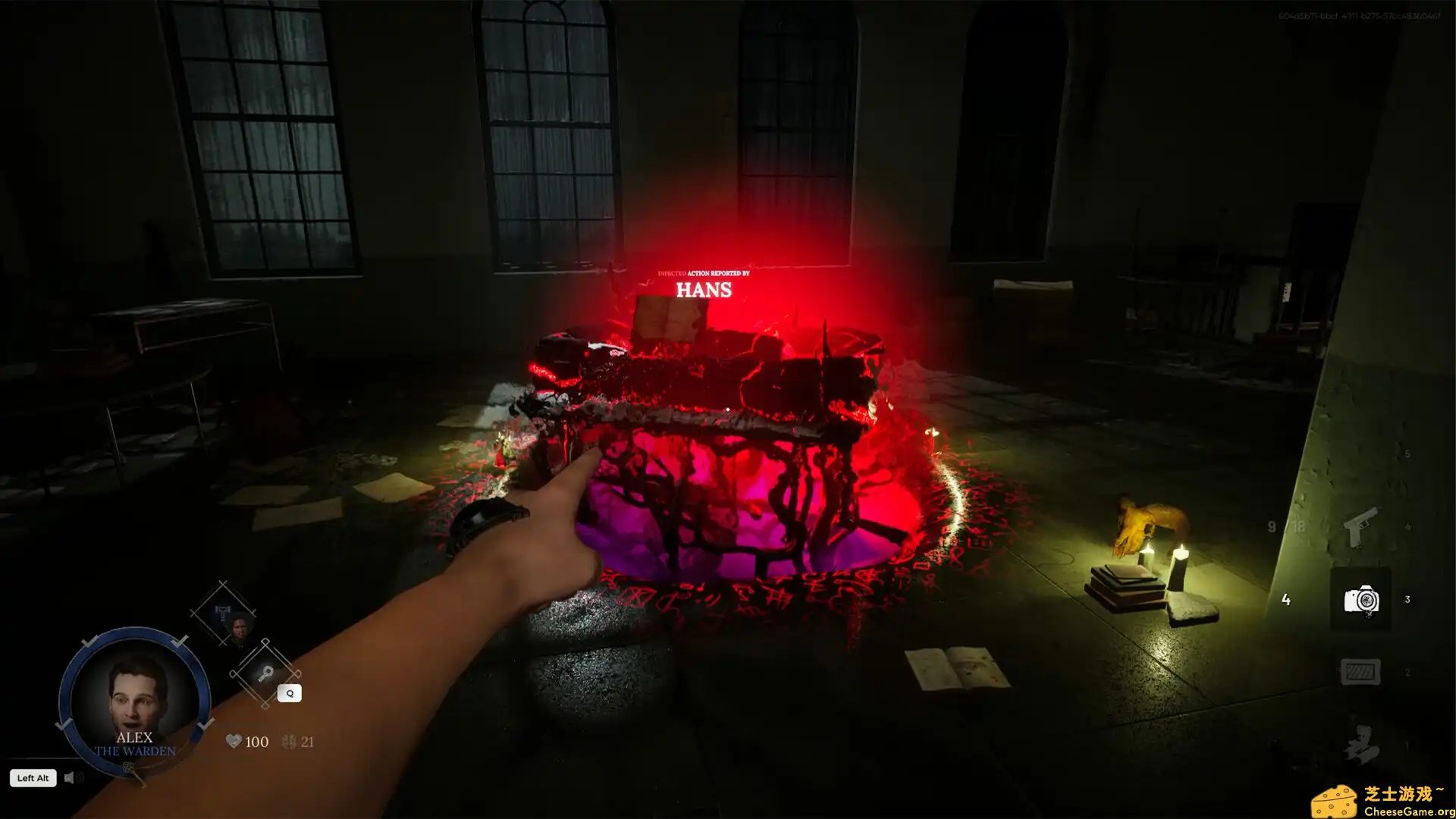The image size is (1456, 819).
Task: Click the brain icon beside the 21 counter
Action: 288,742
